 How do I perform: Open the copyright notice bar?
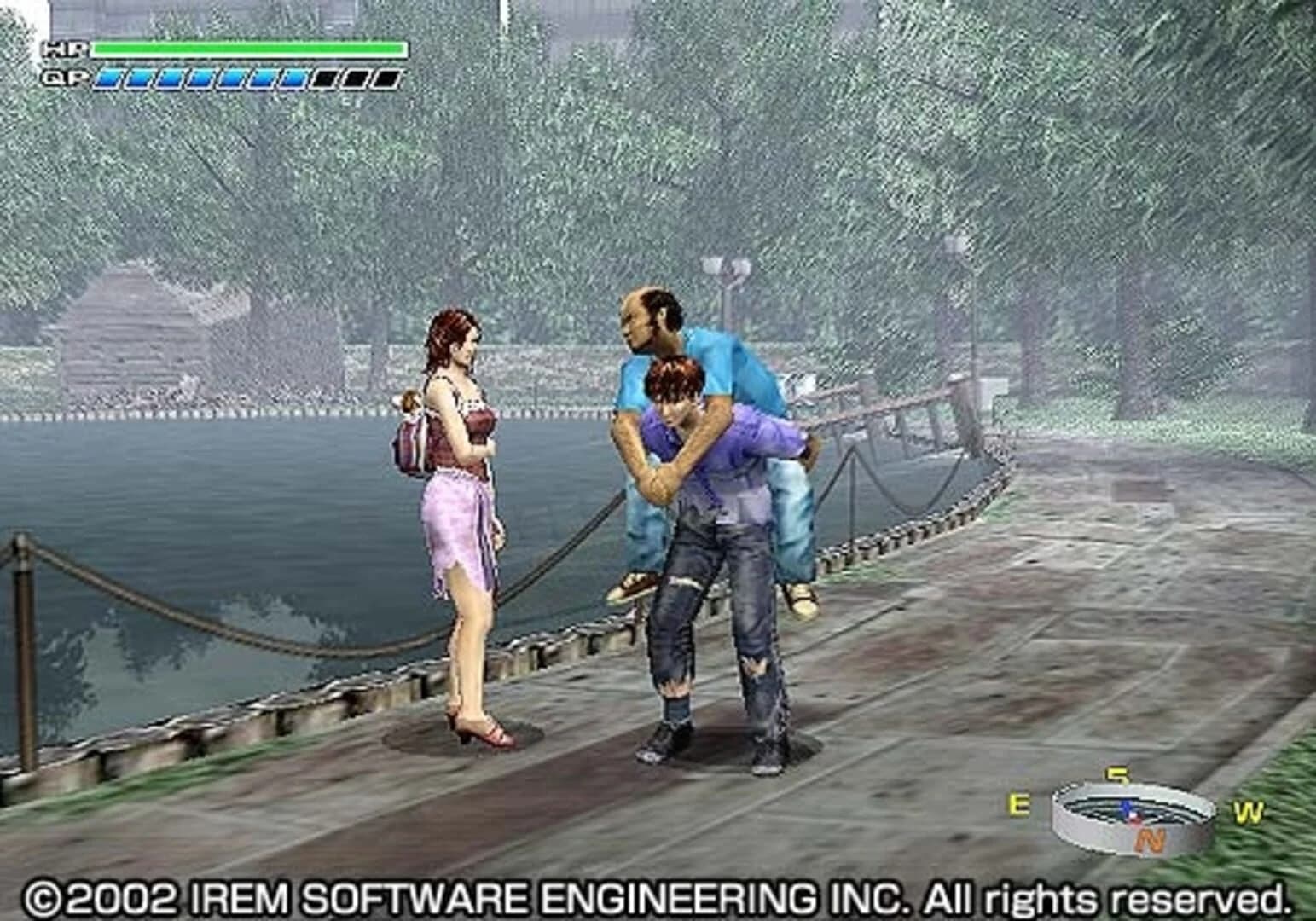coord(657,898)
